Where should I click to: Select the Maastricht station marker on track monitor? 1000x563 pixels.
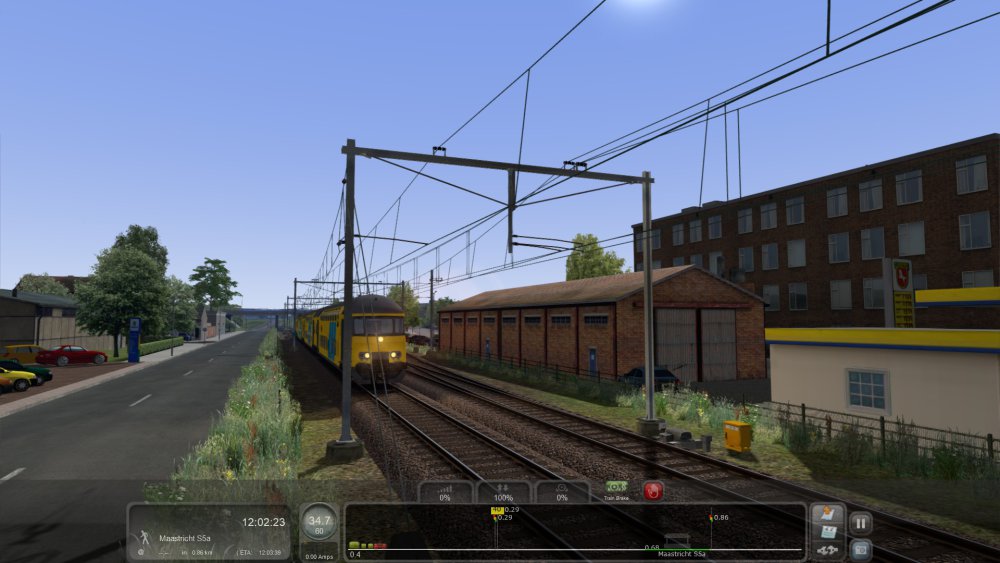coord(677,540)
